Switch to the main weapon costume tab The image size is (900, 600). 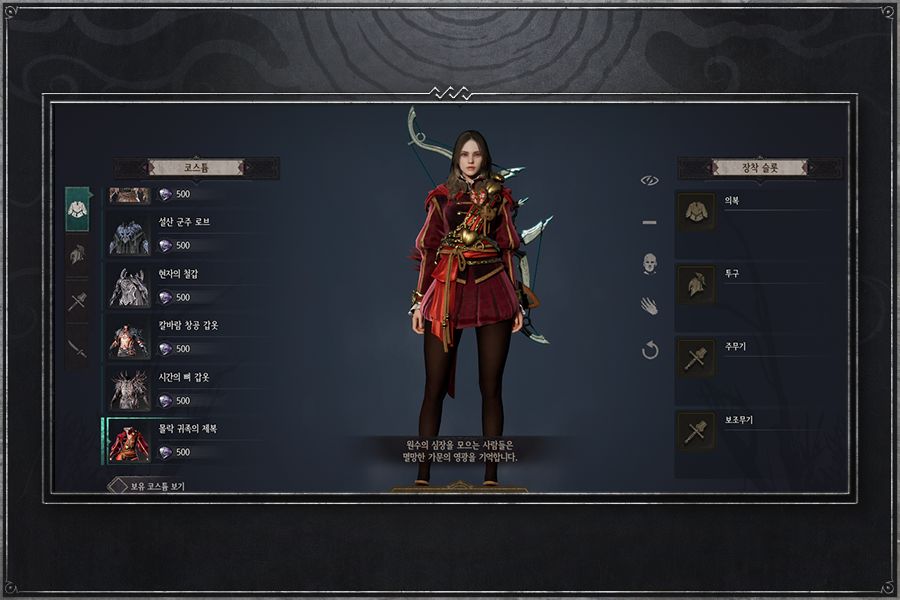77,301
